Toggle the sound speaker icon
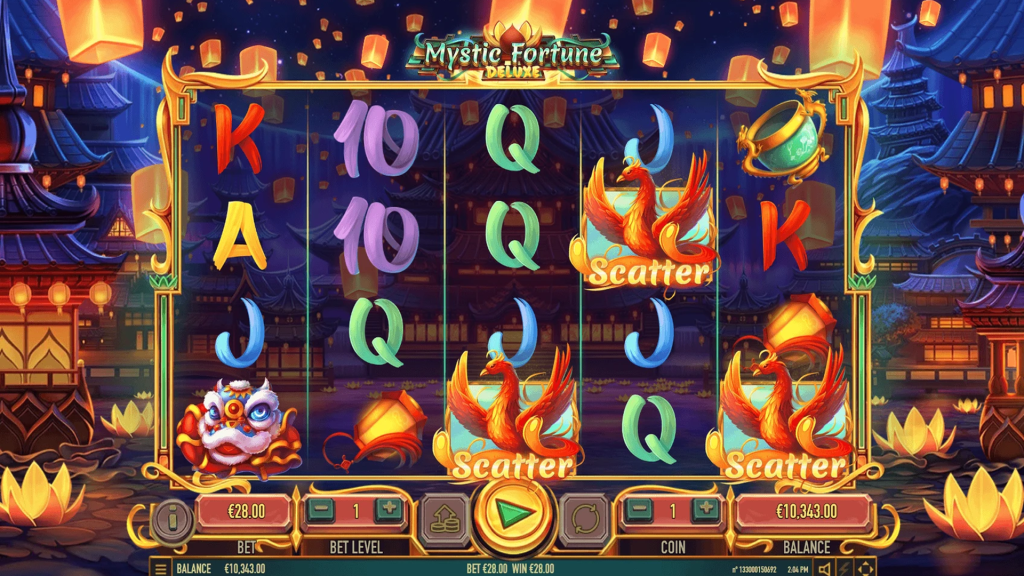This screenshot has height=576, width=1024. pos(826,568)
